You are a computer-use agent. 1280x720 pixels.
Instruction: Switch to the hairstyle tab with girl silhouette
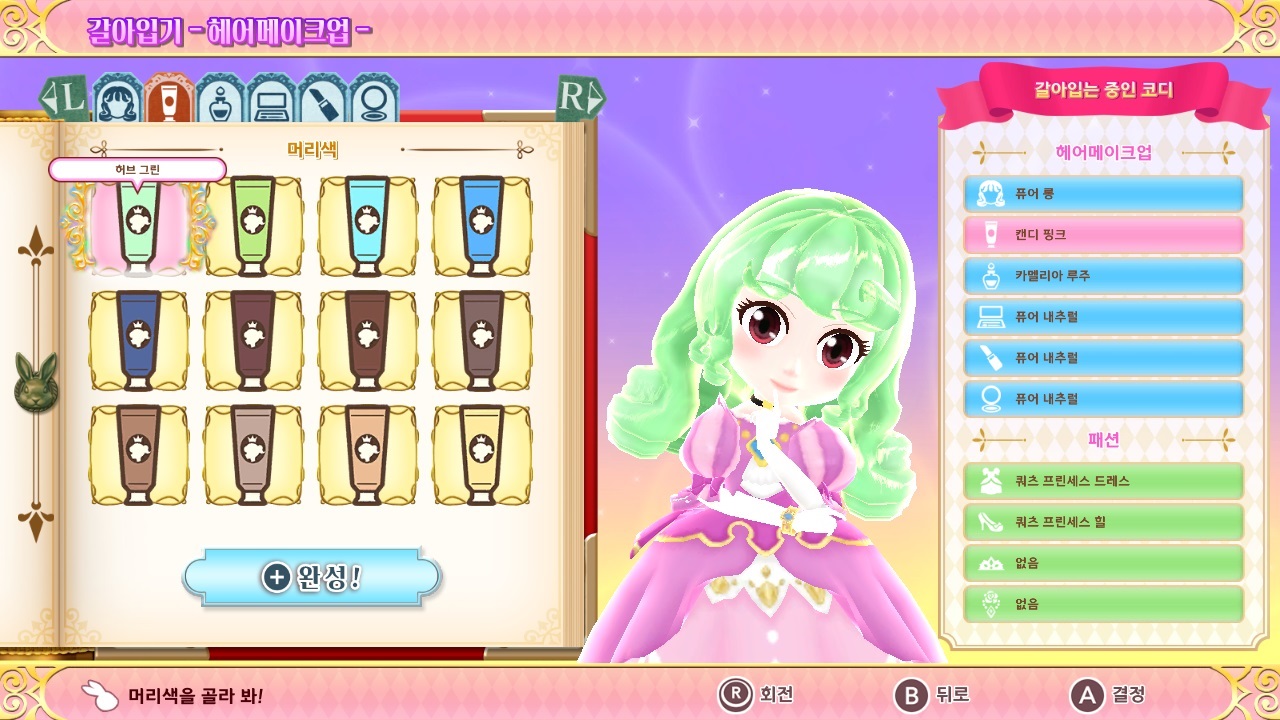[117, 100]
